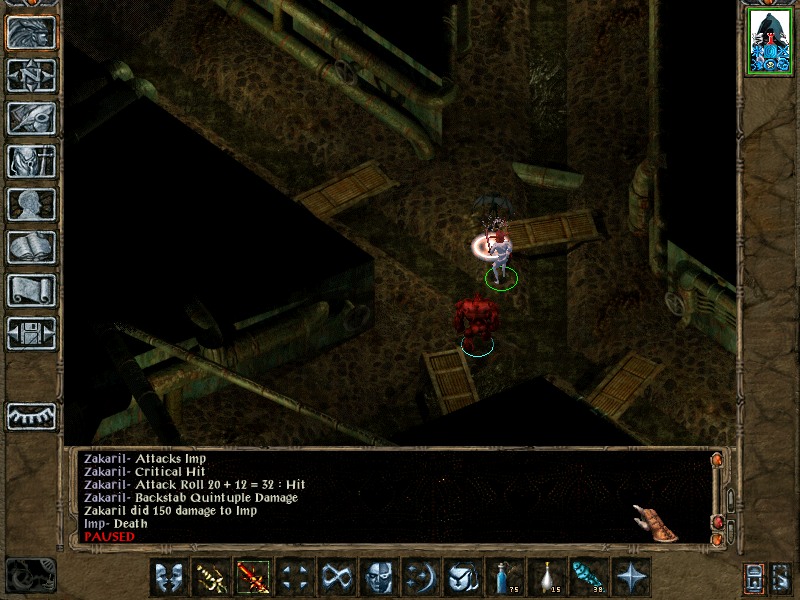Open the mage spellbook
Screen dimensions: 800x600
(x=31, y=247)
